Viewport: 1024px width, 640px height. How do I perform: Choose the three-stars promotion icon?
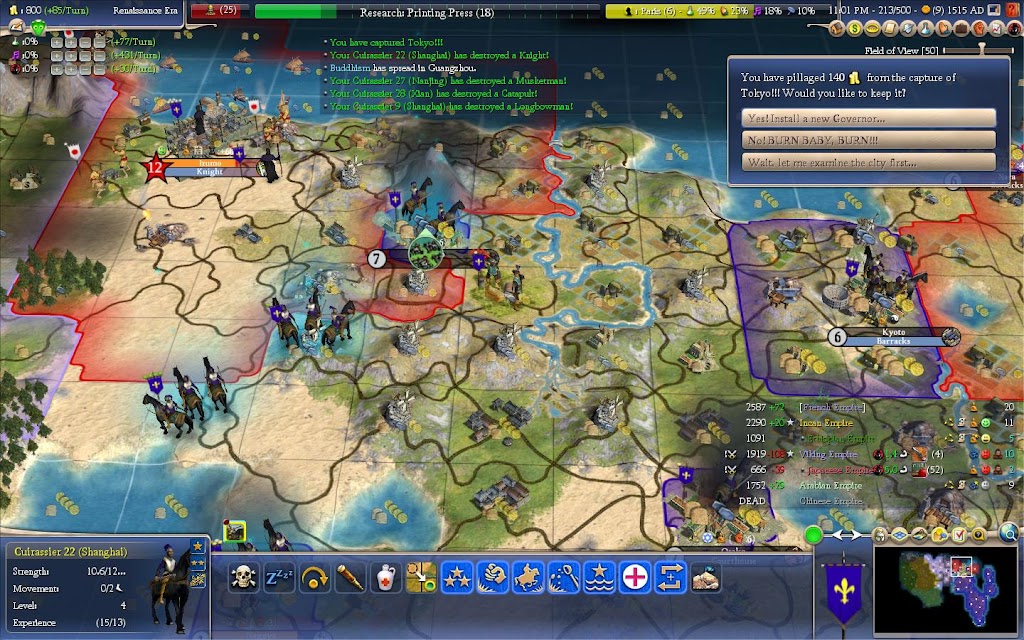pos(457,577)
